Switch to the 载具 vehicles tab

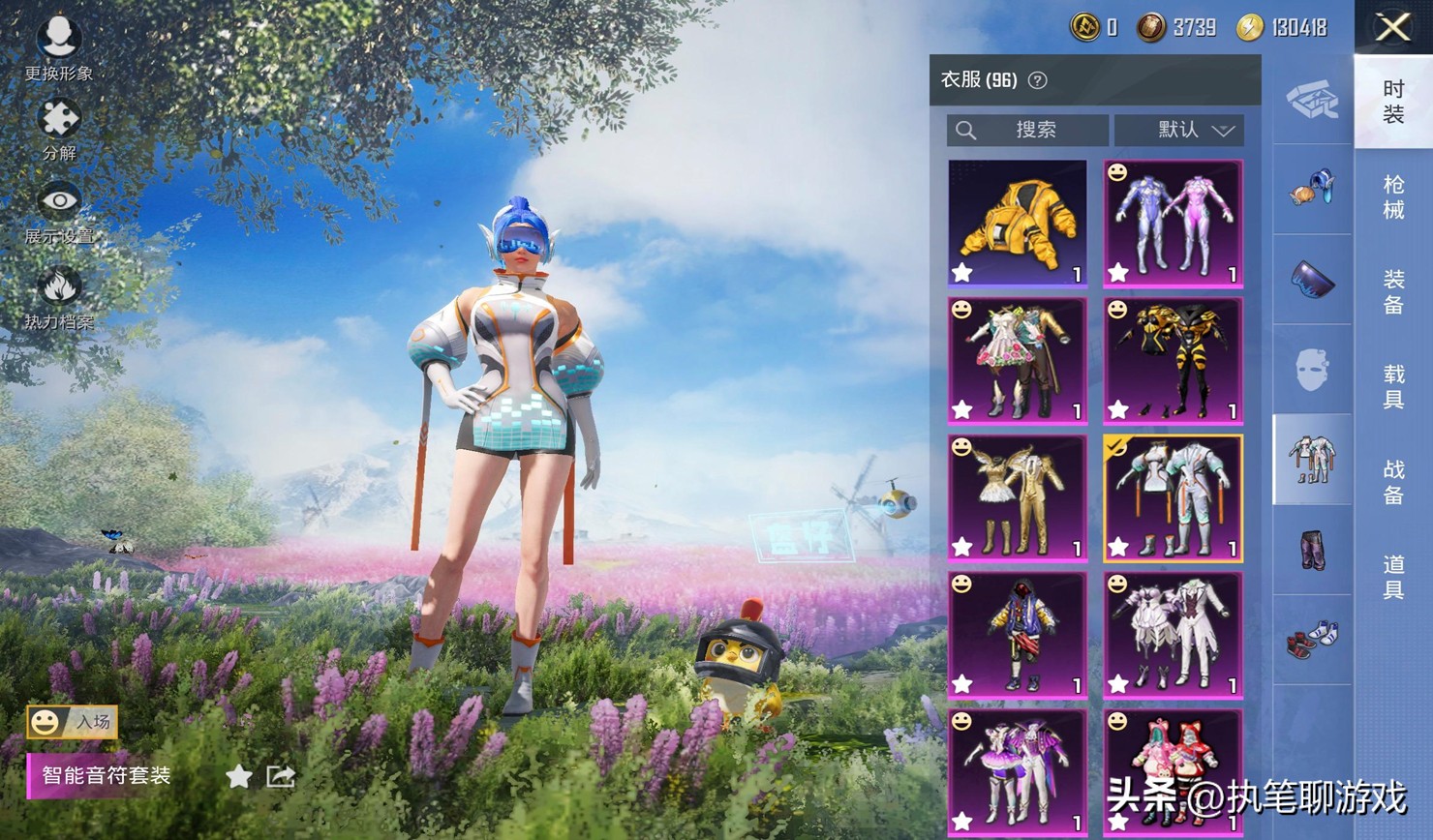[1393, 386]
